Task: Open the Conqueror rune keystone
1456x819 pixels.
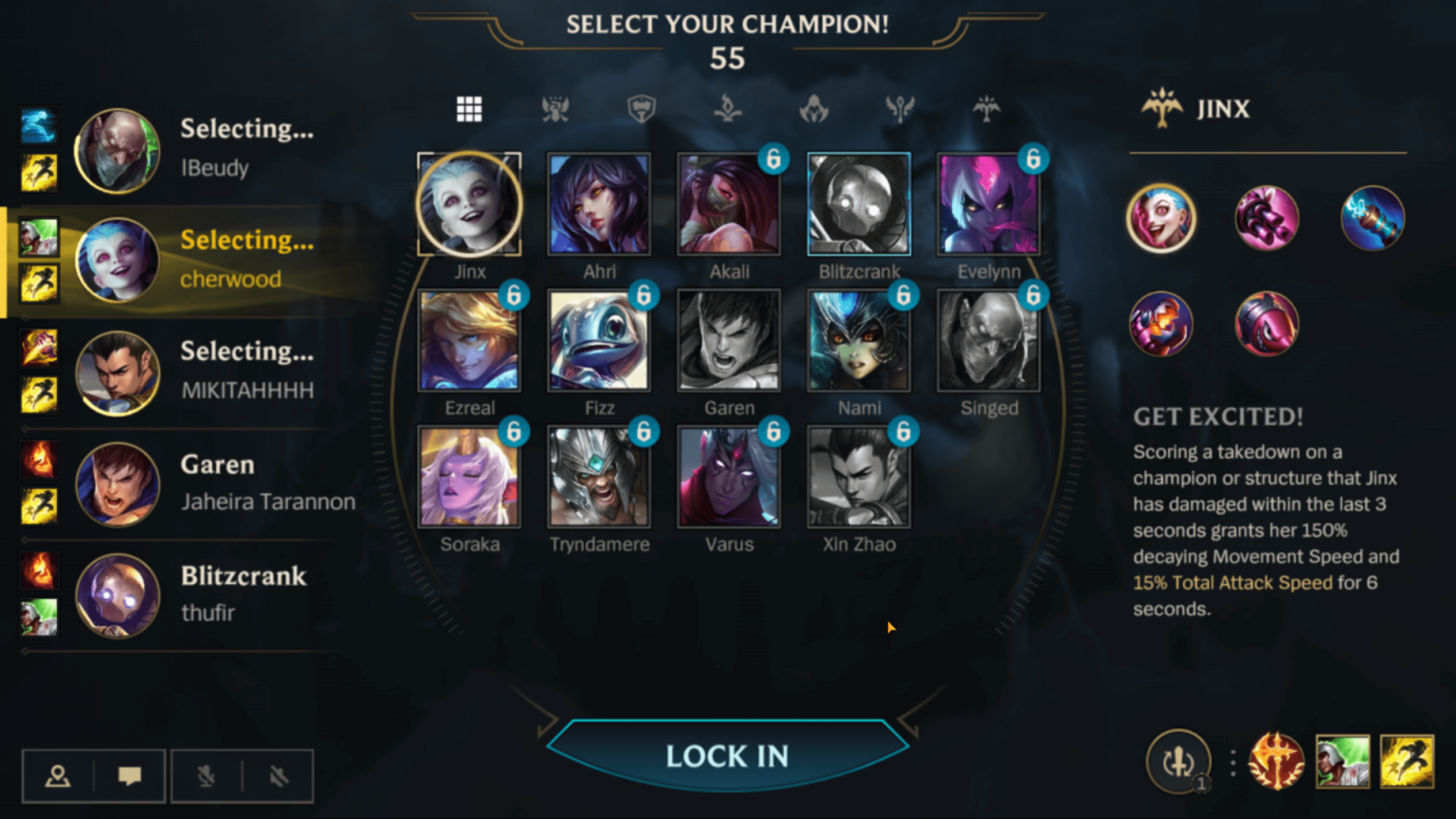Action: pos(1278,760)
